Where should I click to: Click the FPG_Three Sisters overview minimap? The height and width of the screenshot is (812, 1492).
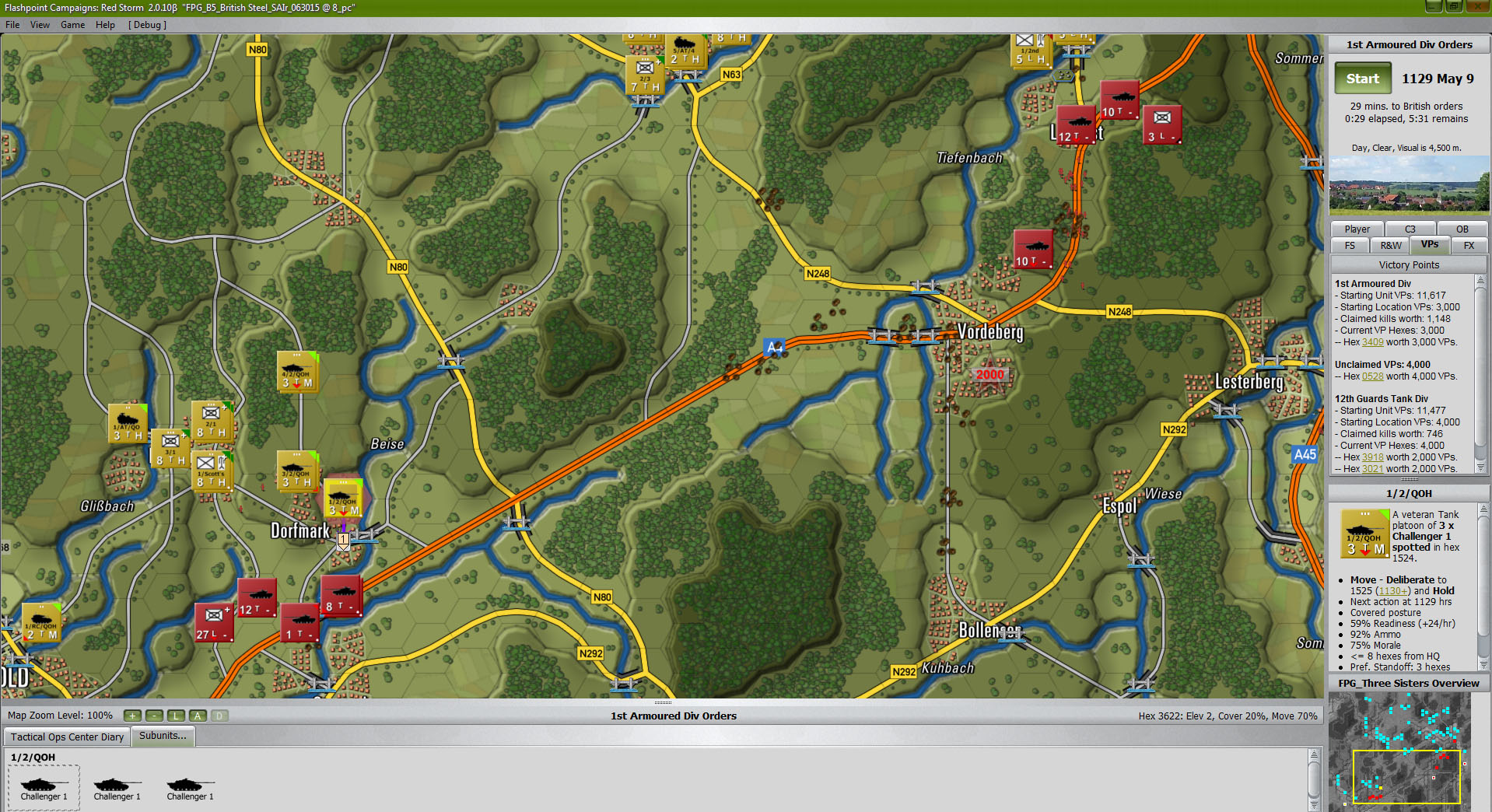pos(1400,751)
